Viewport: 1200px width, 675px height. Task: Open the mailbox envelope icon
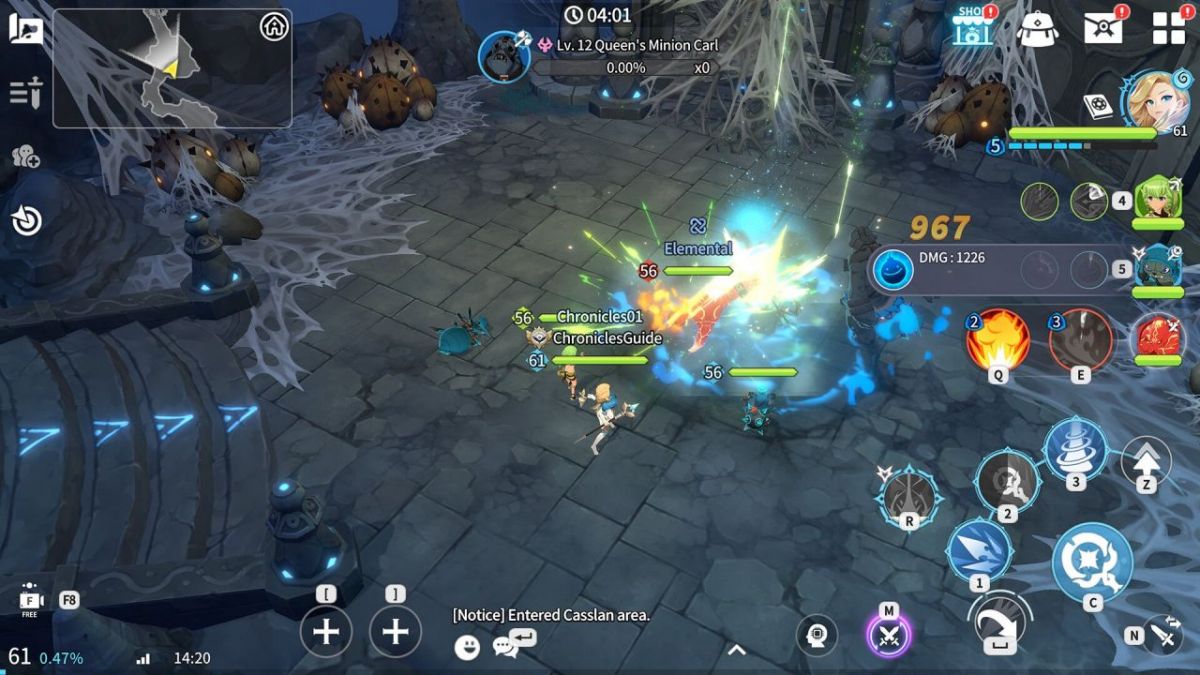pyautogui.click(x=1103, y=28)
